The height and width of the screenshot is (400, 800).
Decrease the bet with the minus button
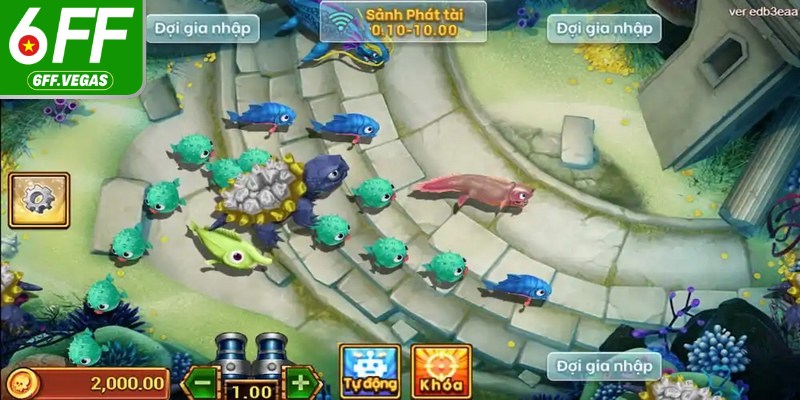[x=202, y=382]
